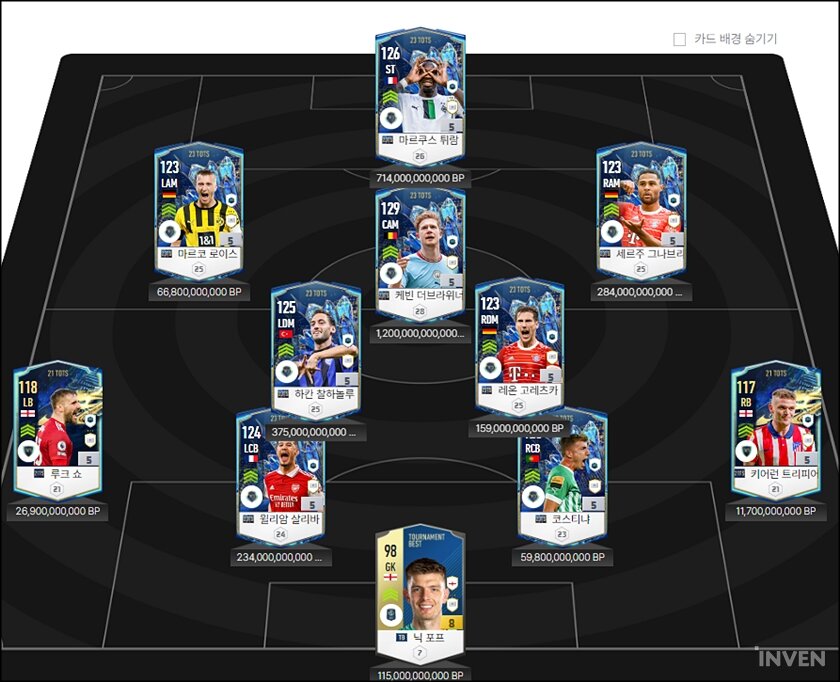Viewport: 840px width, 682px height.
Task: Select the goalkeeper 닉 포프 card
Action: 420,590
